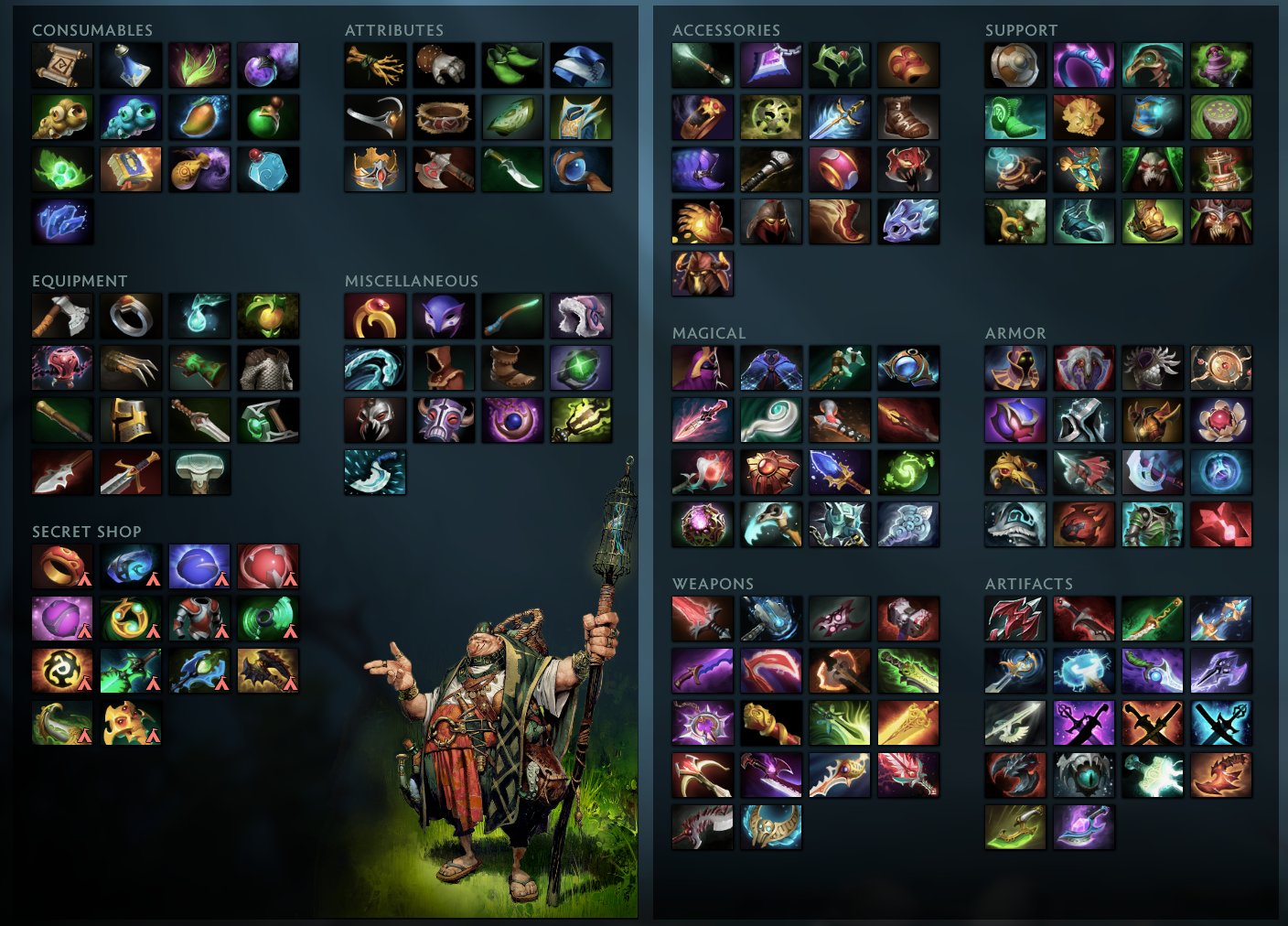The height and width of the screenshot is (926, 1288).
Task: Open the Tome of Knowledge item
Action: (x=131, y=167)
